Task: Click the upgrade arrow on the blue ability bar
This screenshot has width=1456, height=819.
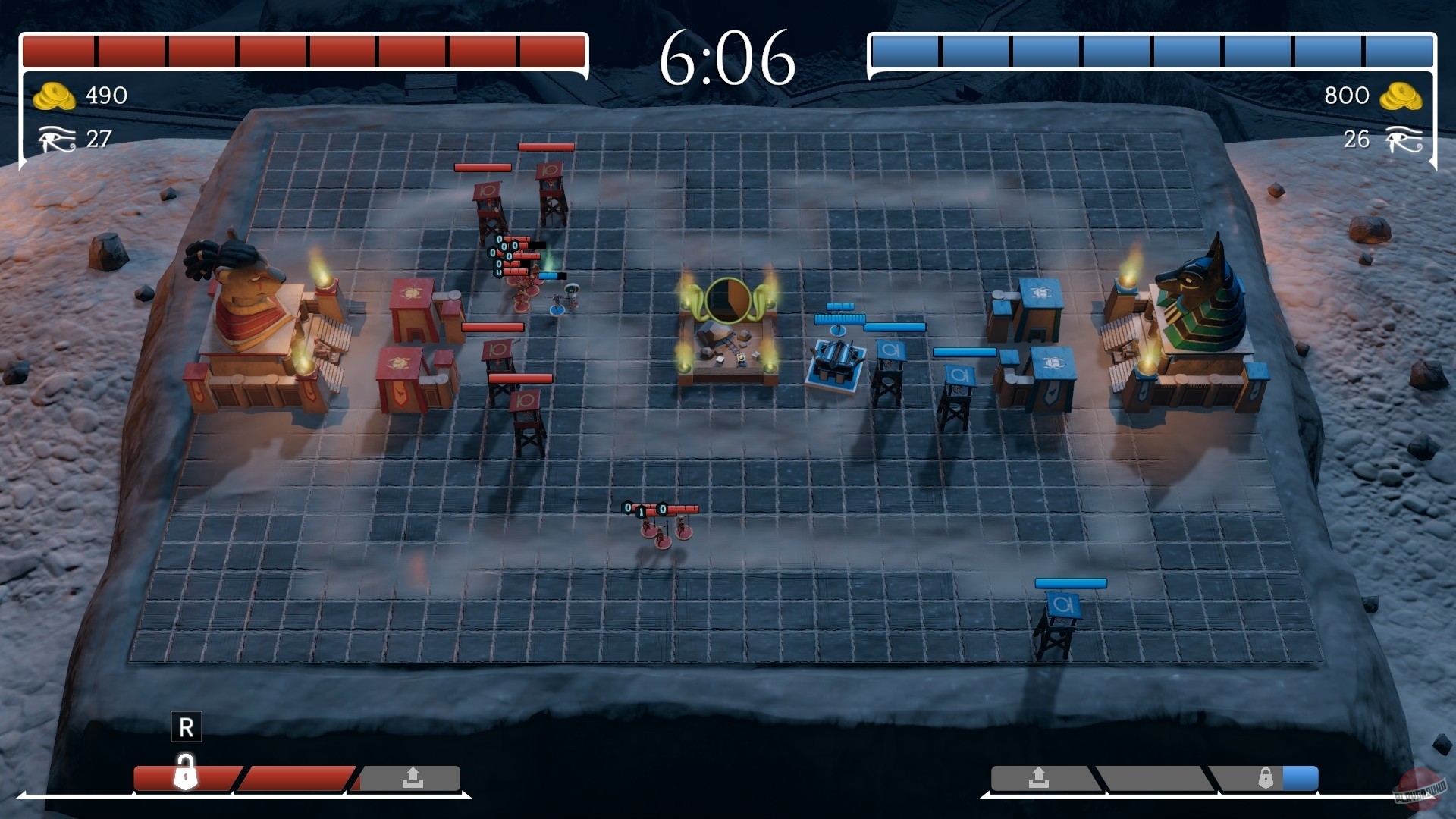Action: 1037,778
